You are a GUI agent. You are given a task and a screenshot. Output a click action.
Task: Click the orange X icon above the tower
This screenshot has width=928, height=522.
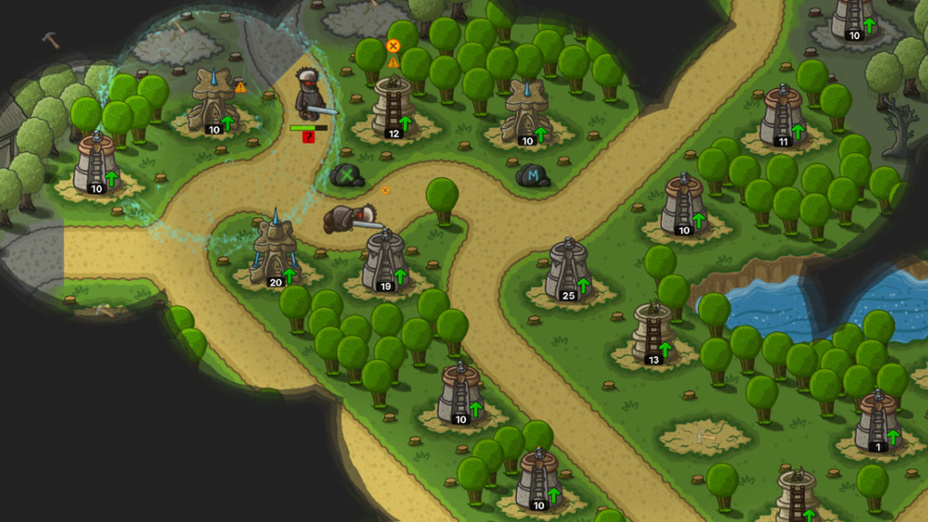(393, 46)
